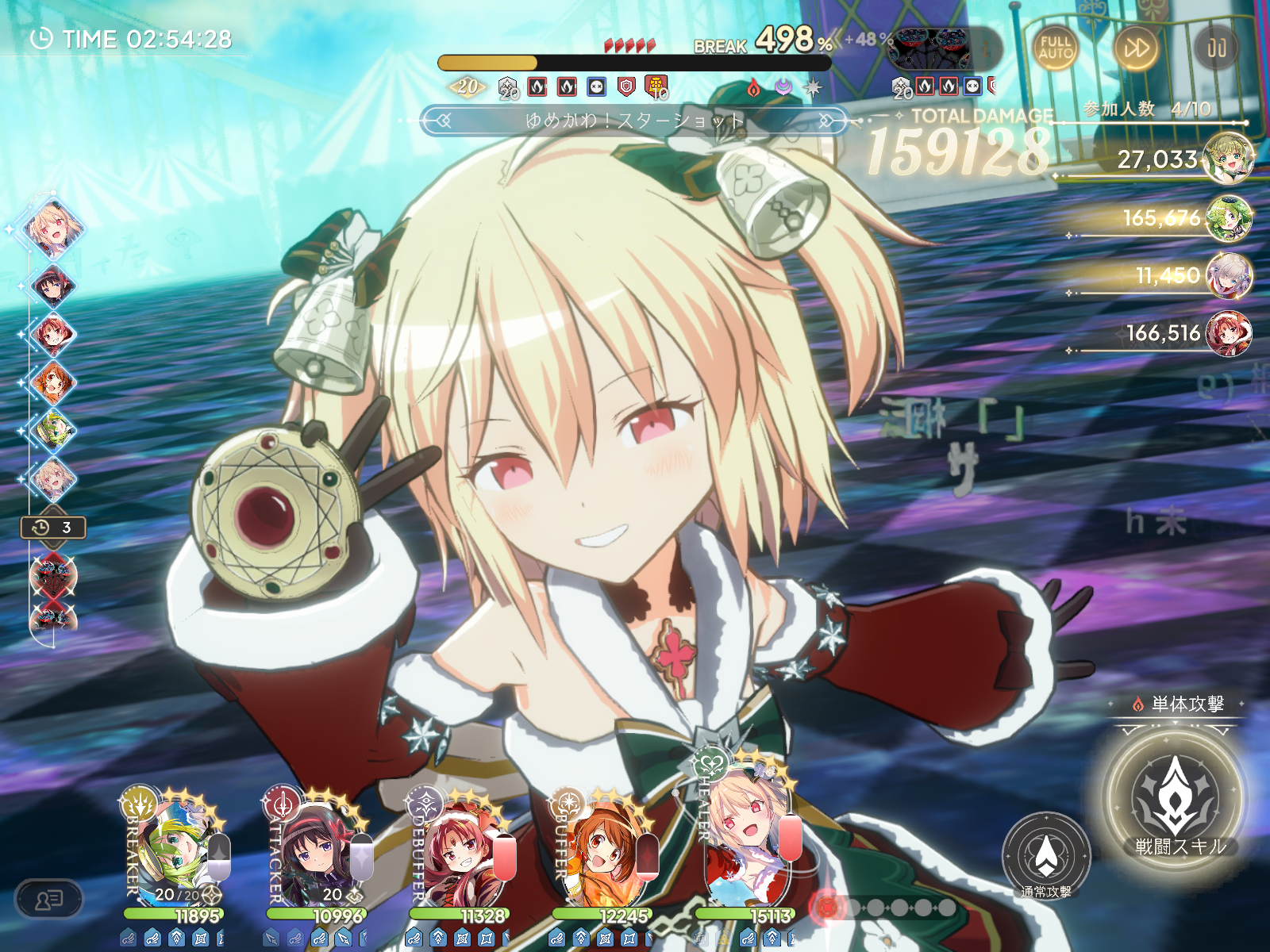Pause the battle
Image resolution: width=1270 pixels, height=952 pixels.
coord(1216,48)
